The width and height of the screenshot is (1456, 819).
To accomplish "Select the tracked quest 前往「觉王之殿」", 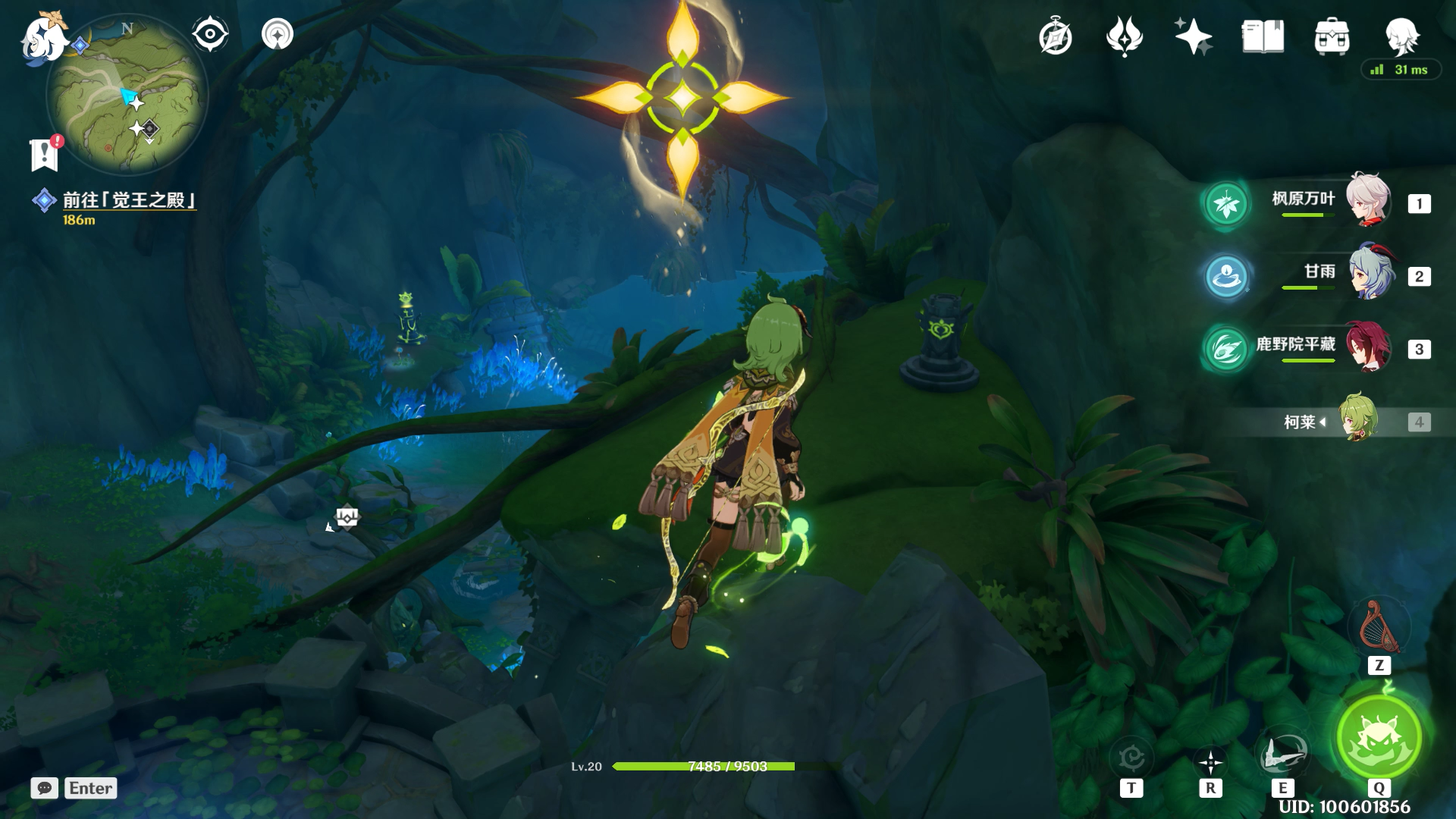I will tap(129, 200).
